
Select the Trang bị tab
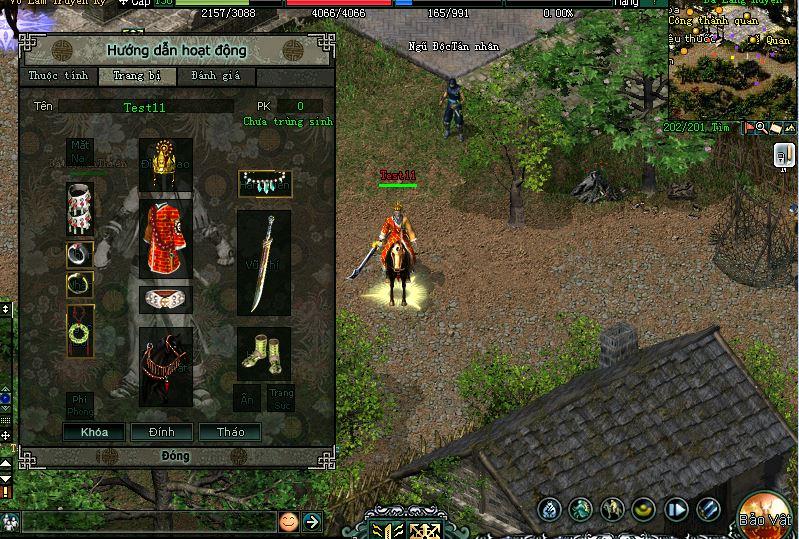137,76
